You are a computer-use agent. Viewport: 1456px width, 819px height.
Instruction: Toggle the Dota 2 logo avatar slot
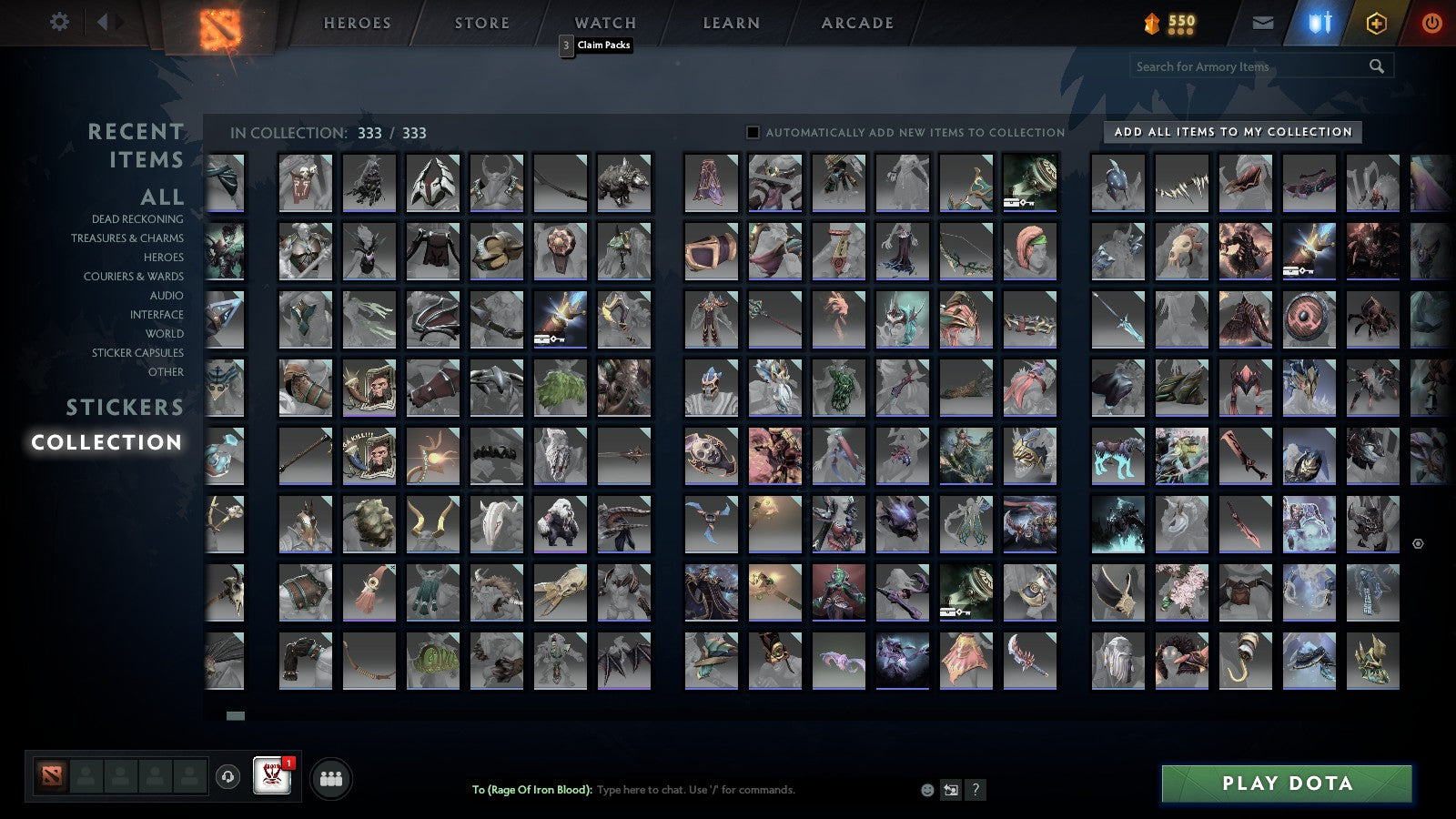point(52,775)
